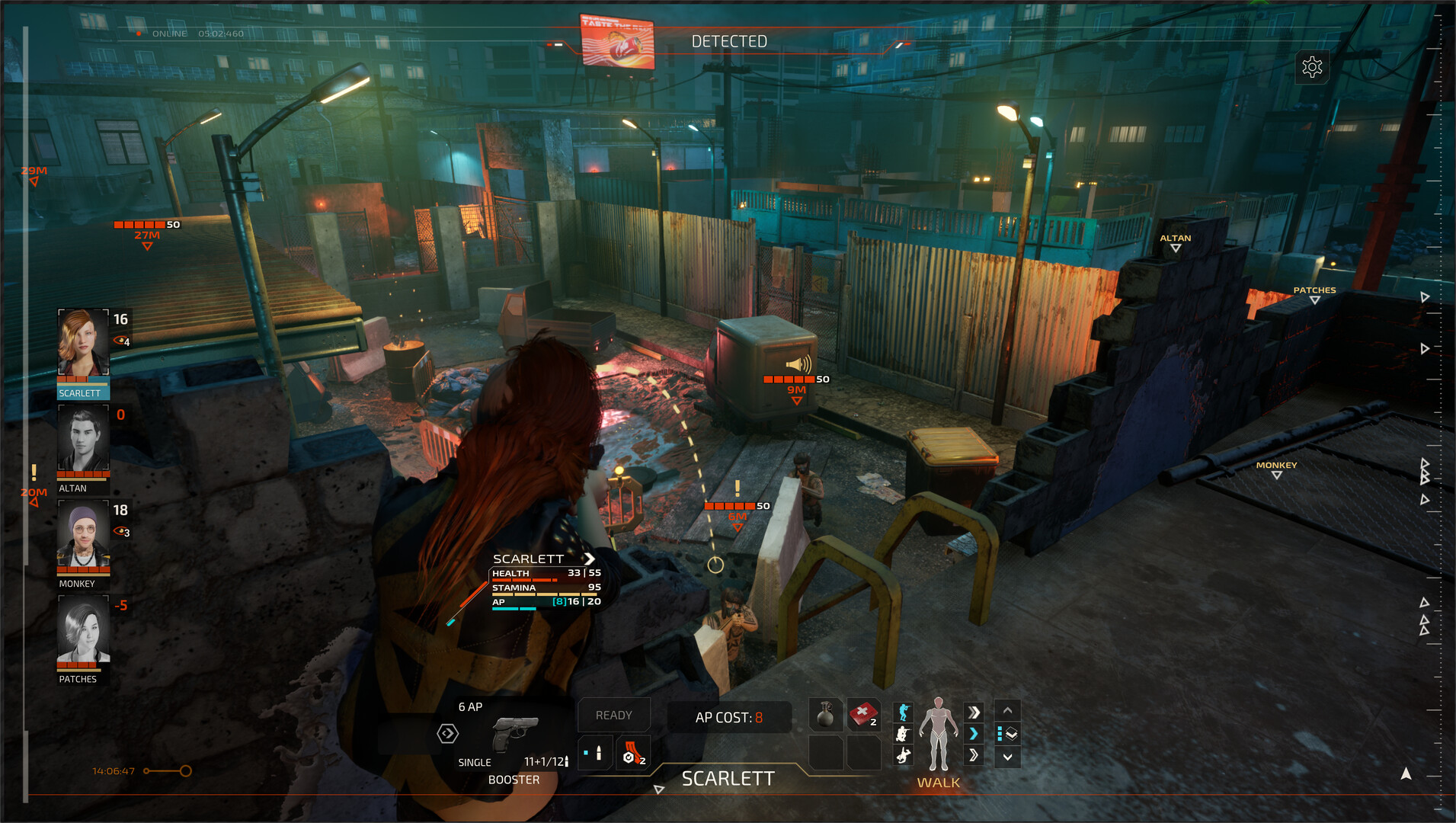Toggle the standing stance blue figure
The width and height of the screenshot is (1456, 823).
903,712
